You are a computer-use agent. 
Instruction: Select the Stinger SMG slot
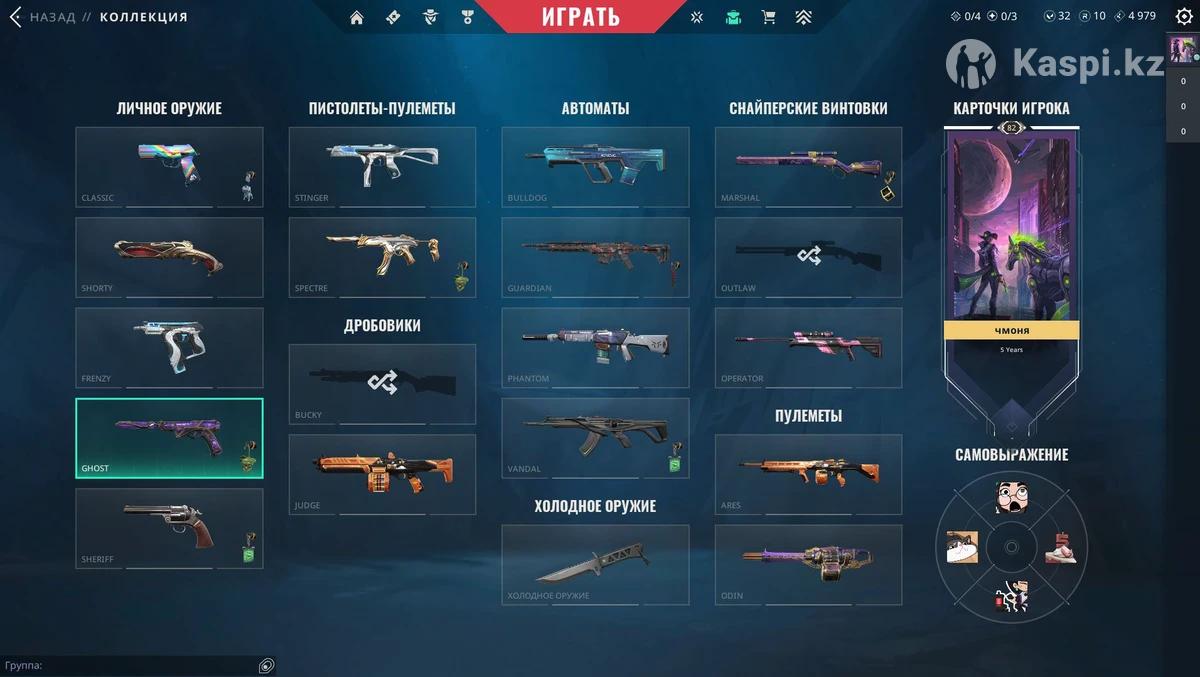[382, 167]
